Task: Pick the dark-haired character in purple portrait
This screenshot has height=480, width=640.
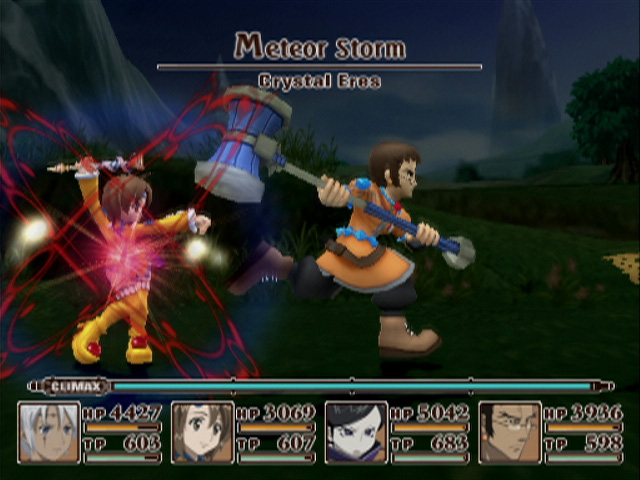Action: [356, 432]
